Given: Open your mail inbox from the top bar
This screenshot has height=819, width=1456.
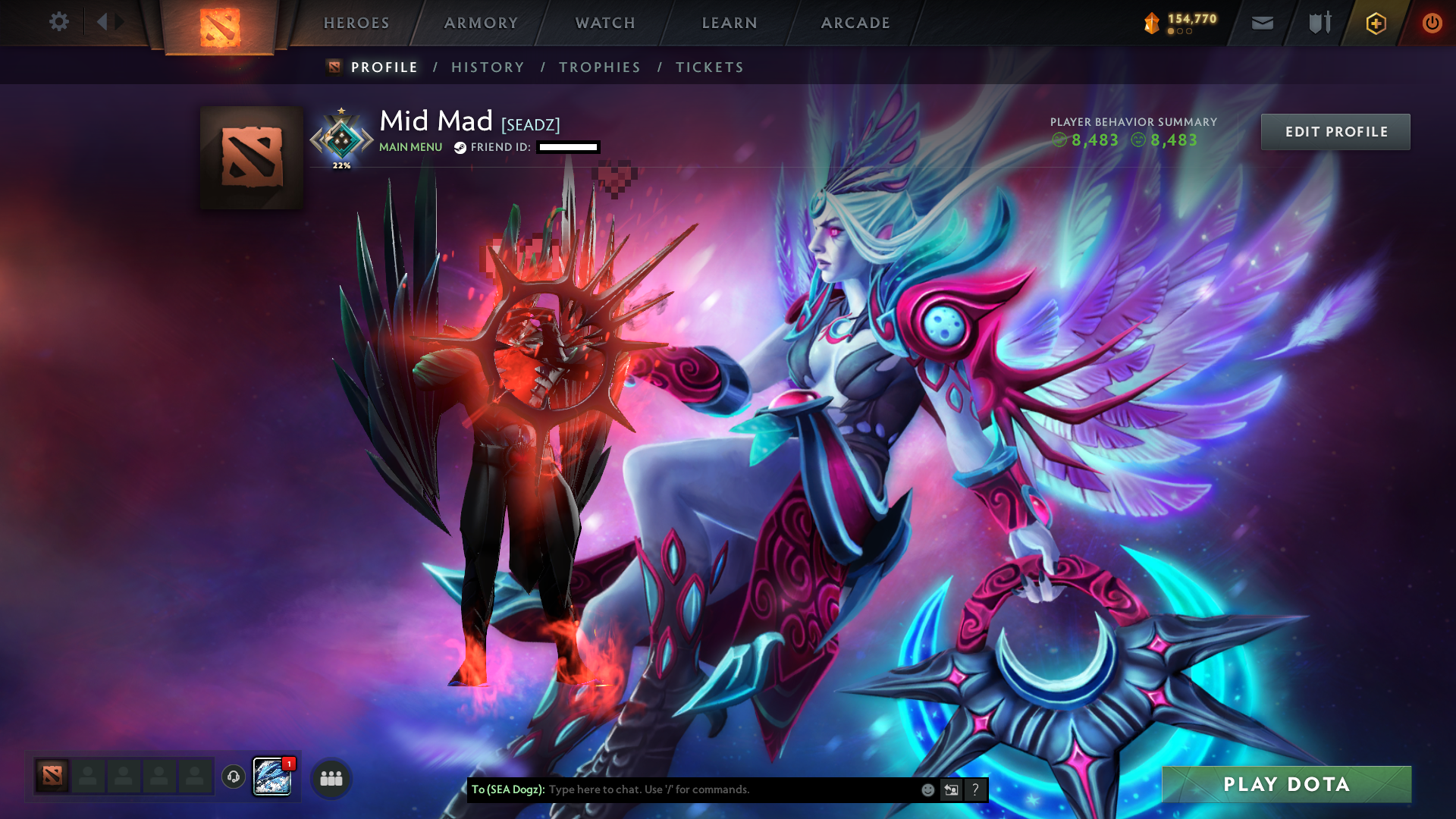Looking at the screenshot, I should point(1262,23).
